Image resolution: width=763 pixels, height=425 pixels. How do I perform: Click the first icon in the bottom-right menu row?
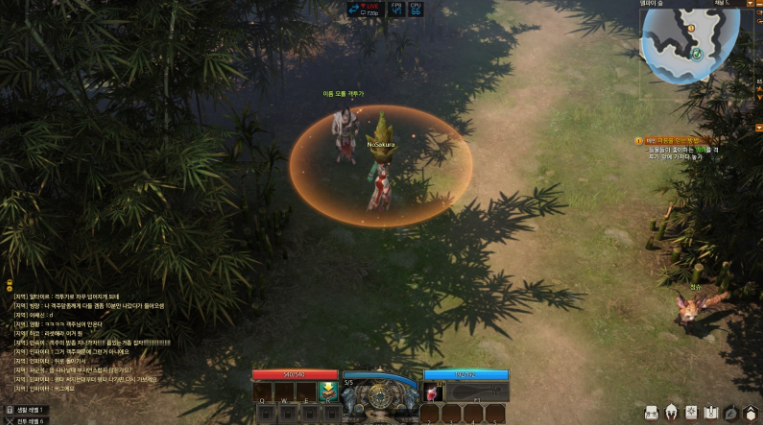tap(651, 412)
